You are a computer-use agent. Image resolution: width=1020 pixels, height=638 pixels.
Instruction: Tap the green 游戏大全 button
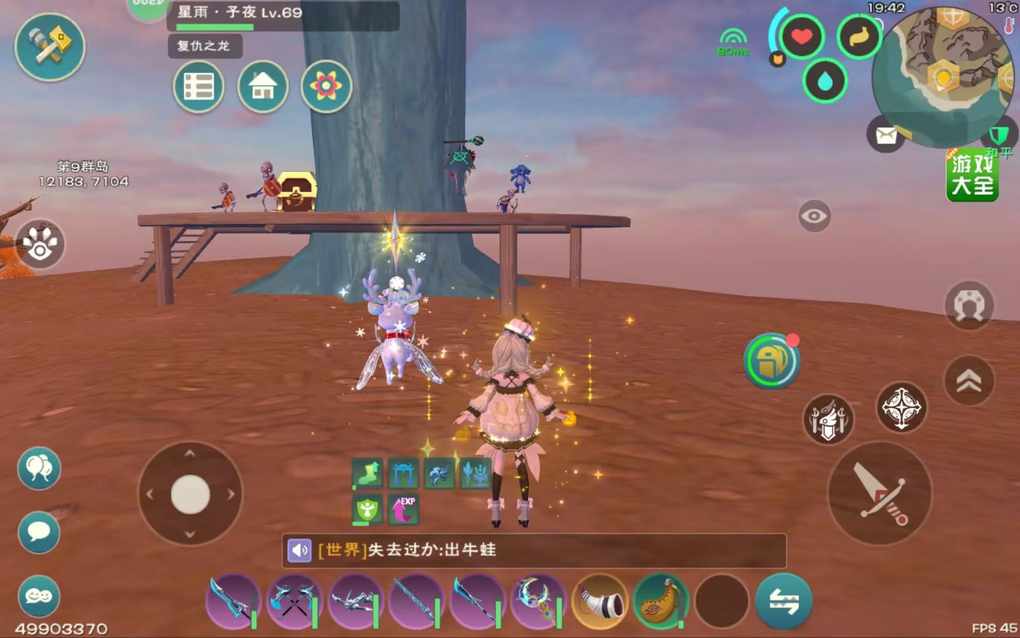972,175
